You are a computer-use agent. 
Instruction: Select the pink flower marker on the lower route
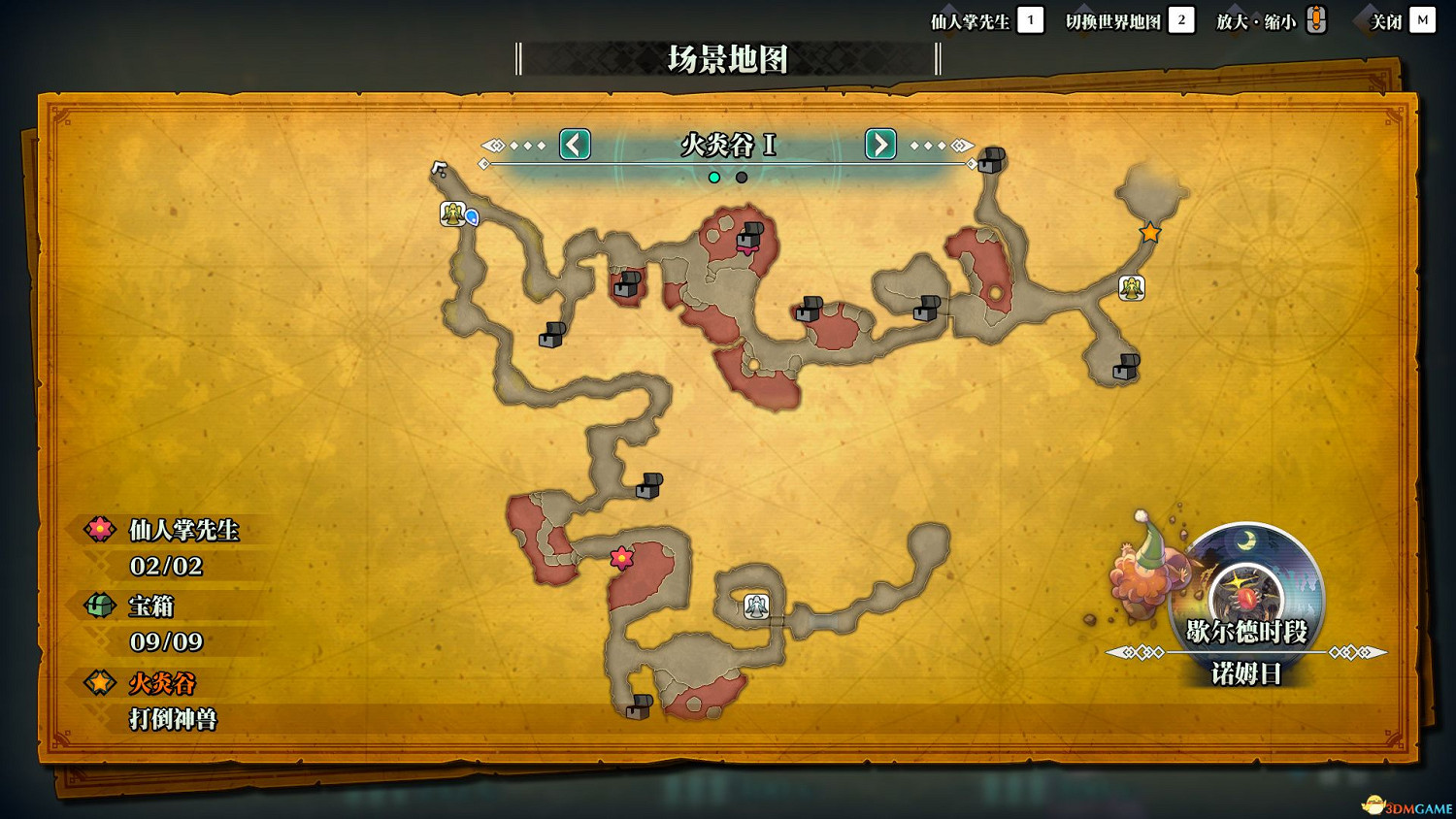click(x=620, y=557)
